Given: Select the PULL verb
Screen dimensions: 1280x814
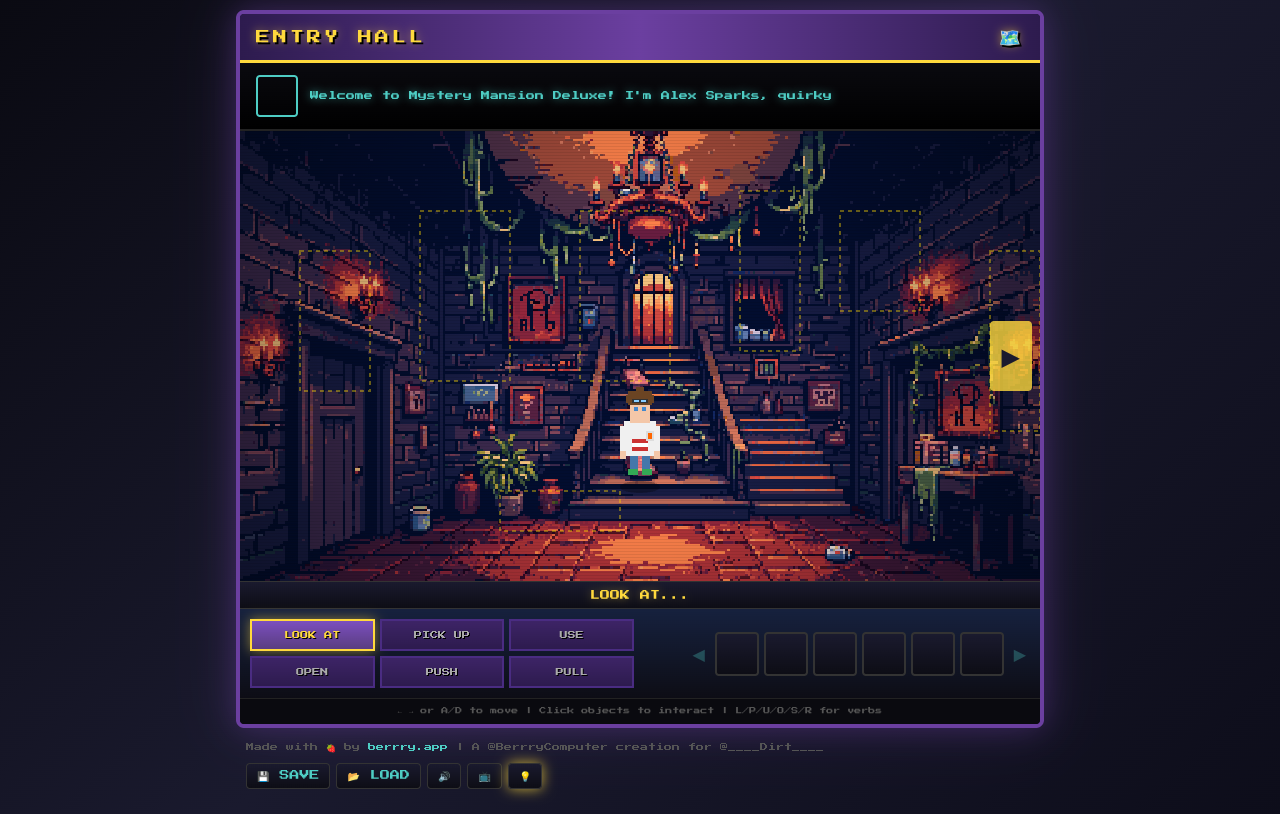Looking at the screenshot, I should tap(571, 671).
